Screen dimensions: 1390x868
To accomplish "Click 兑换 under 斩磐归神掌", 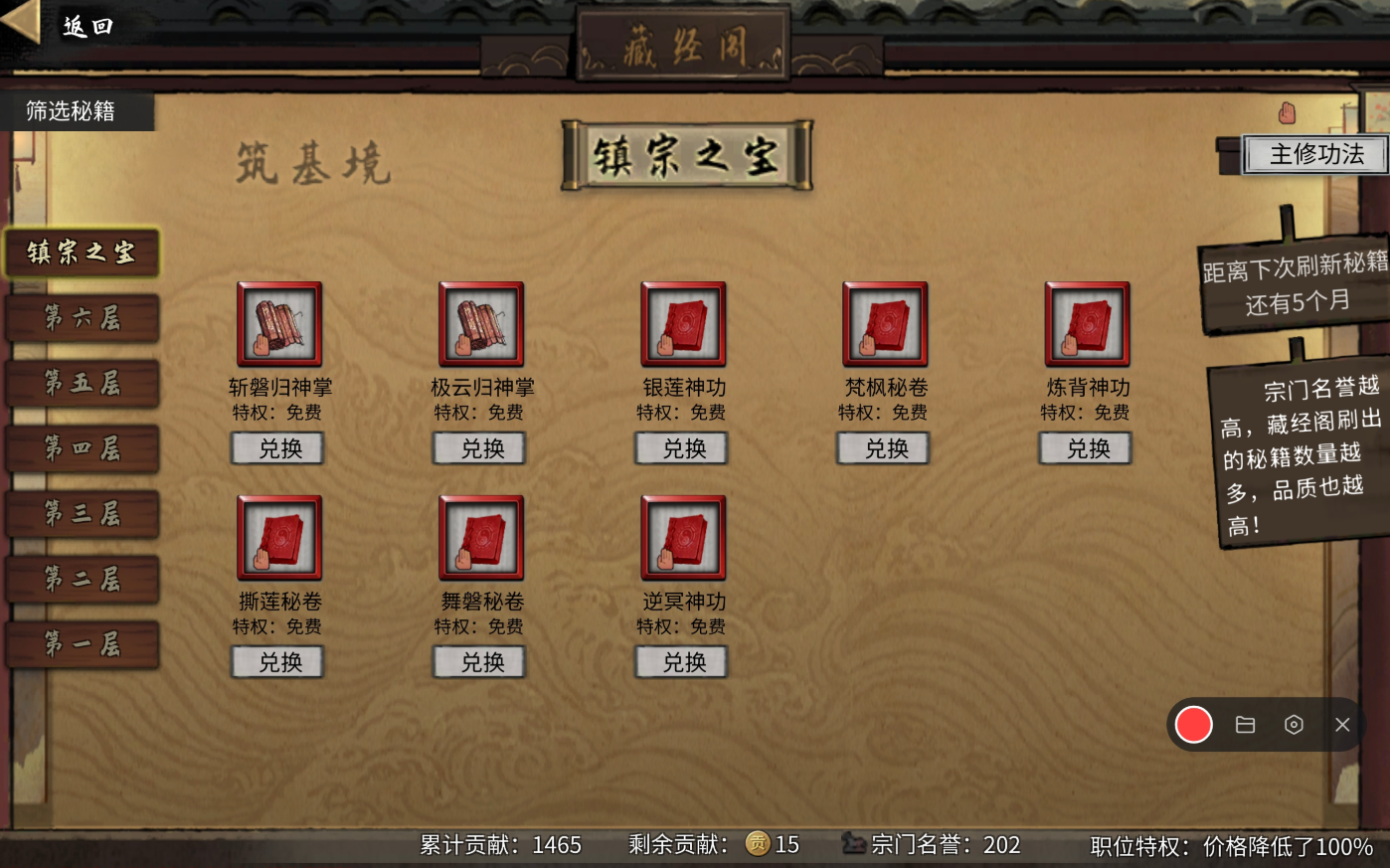I will pos(277,448).
